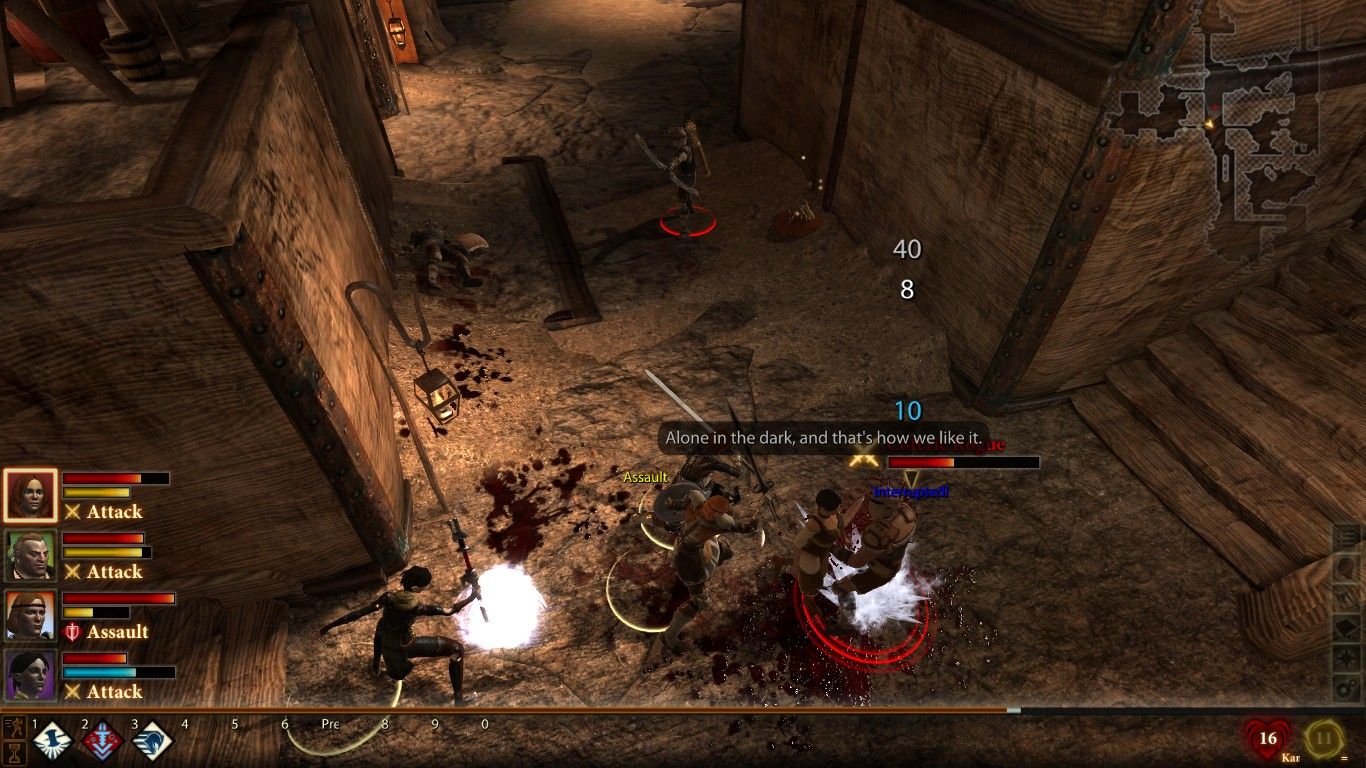Screen dimensions: 1366x768
Task: Open the area map compass-star icon
Action: 1346,658
